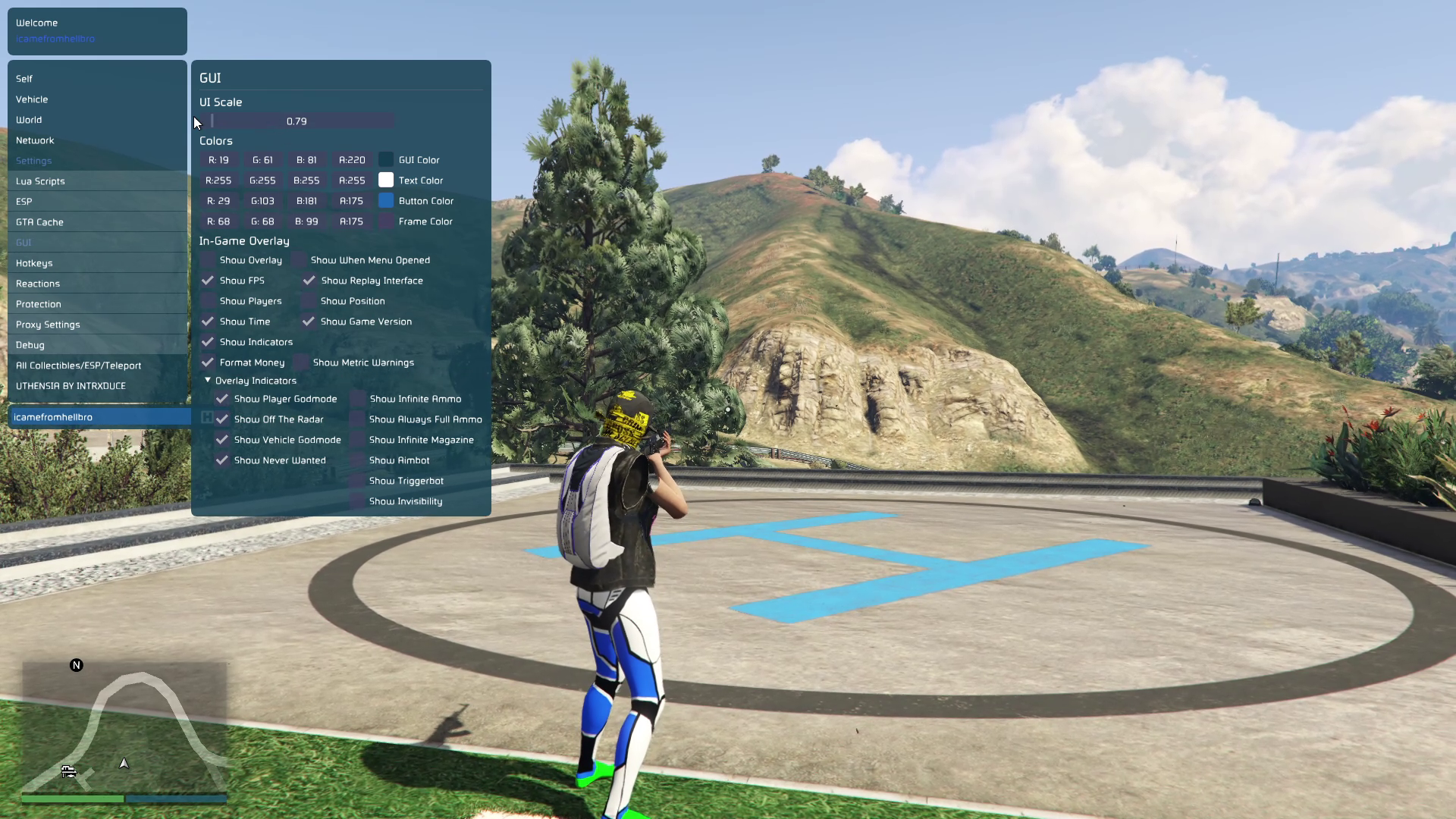Open the Self menu

click(x=24, y=79)
